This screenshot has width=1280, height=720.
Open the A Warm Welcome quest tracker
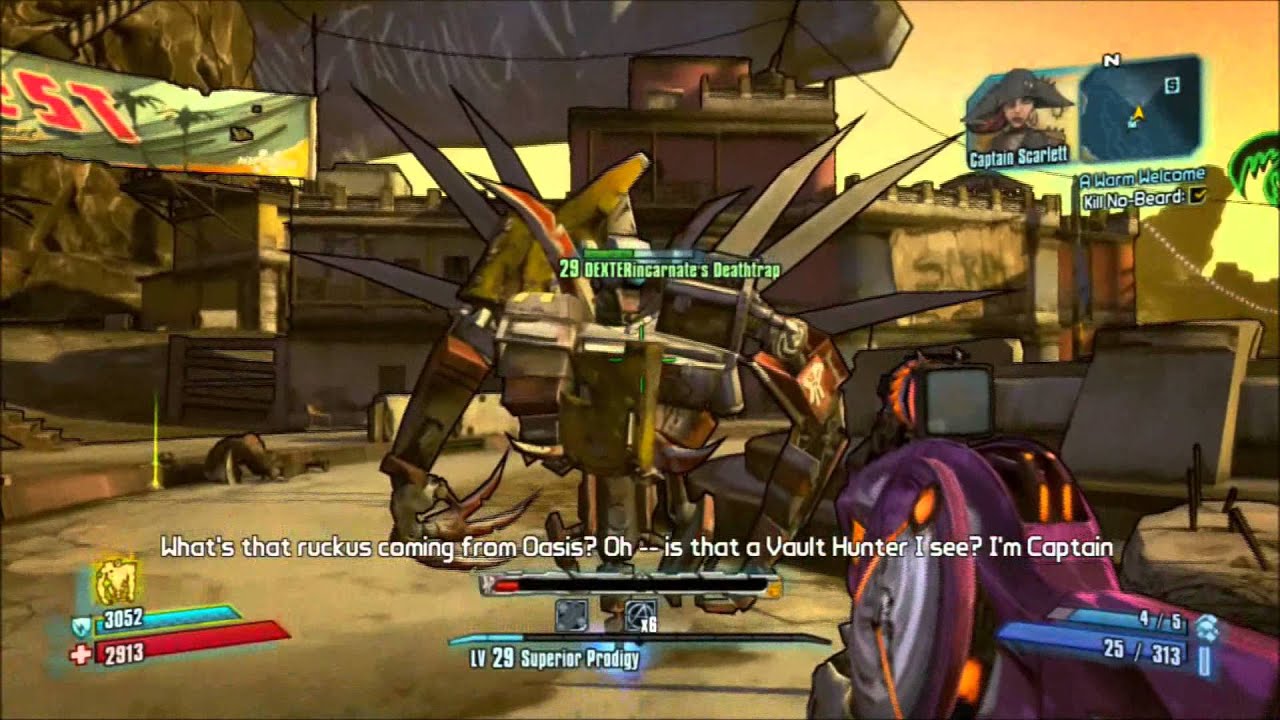[x=1141, y=178]
